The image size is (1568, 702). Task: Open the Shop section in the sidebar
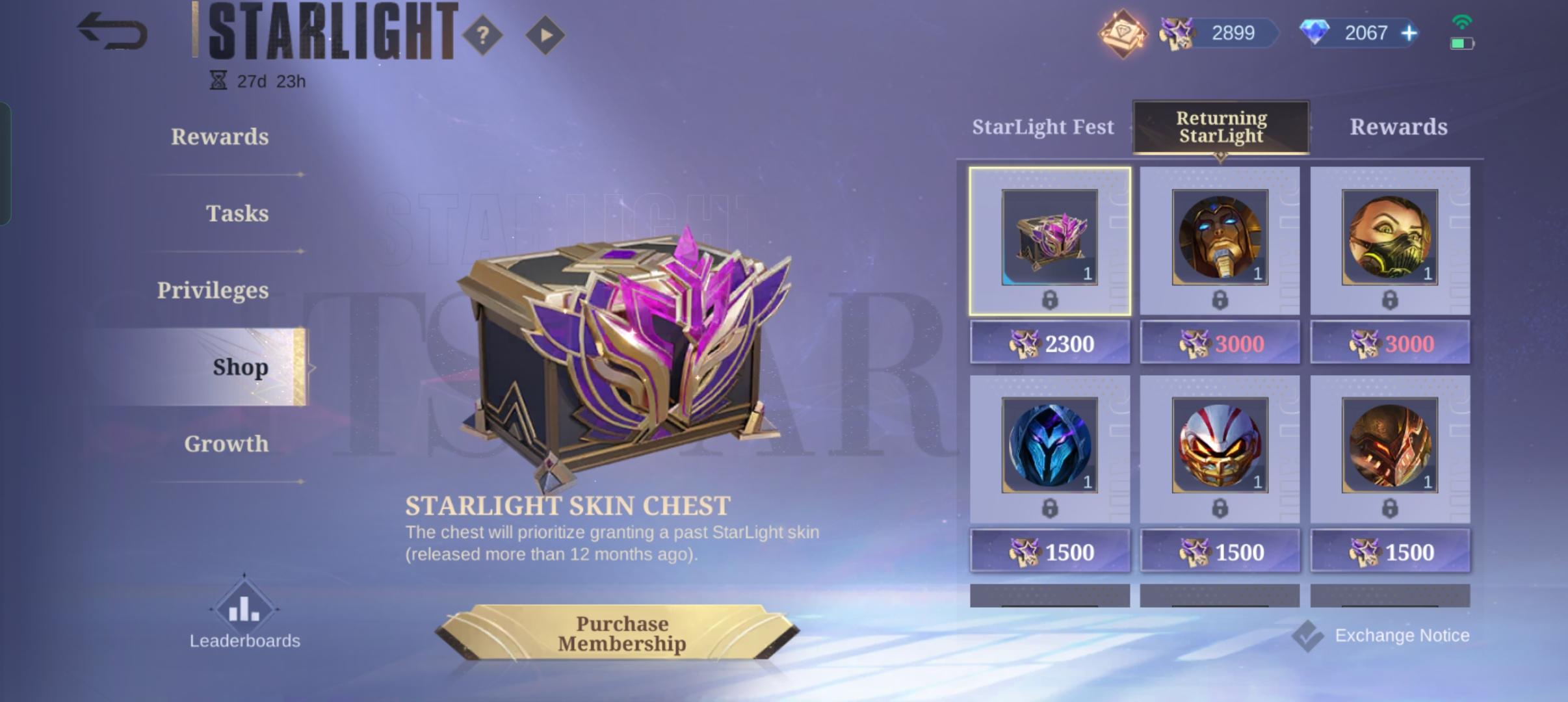(241, 367)
